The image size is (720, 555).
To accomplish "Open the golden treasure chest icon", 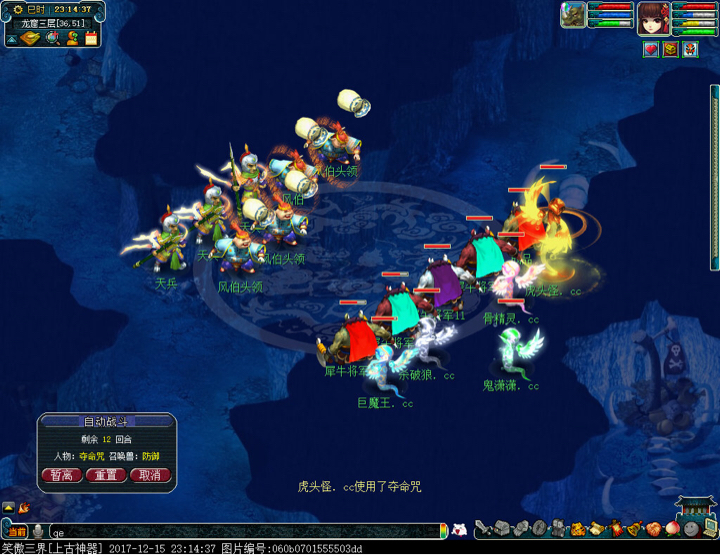I will point(670,49).
